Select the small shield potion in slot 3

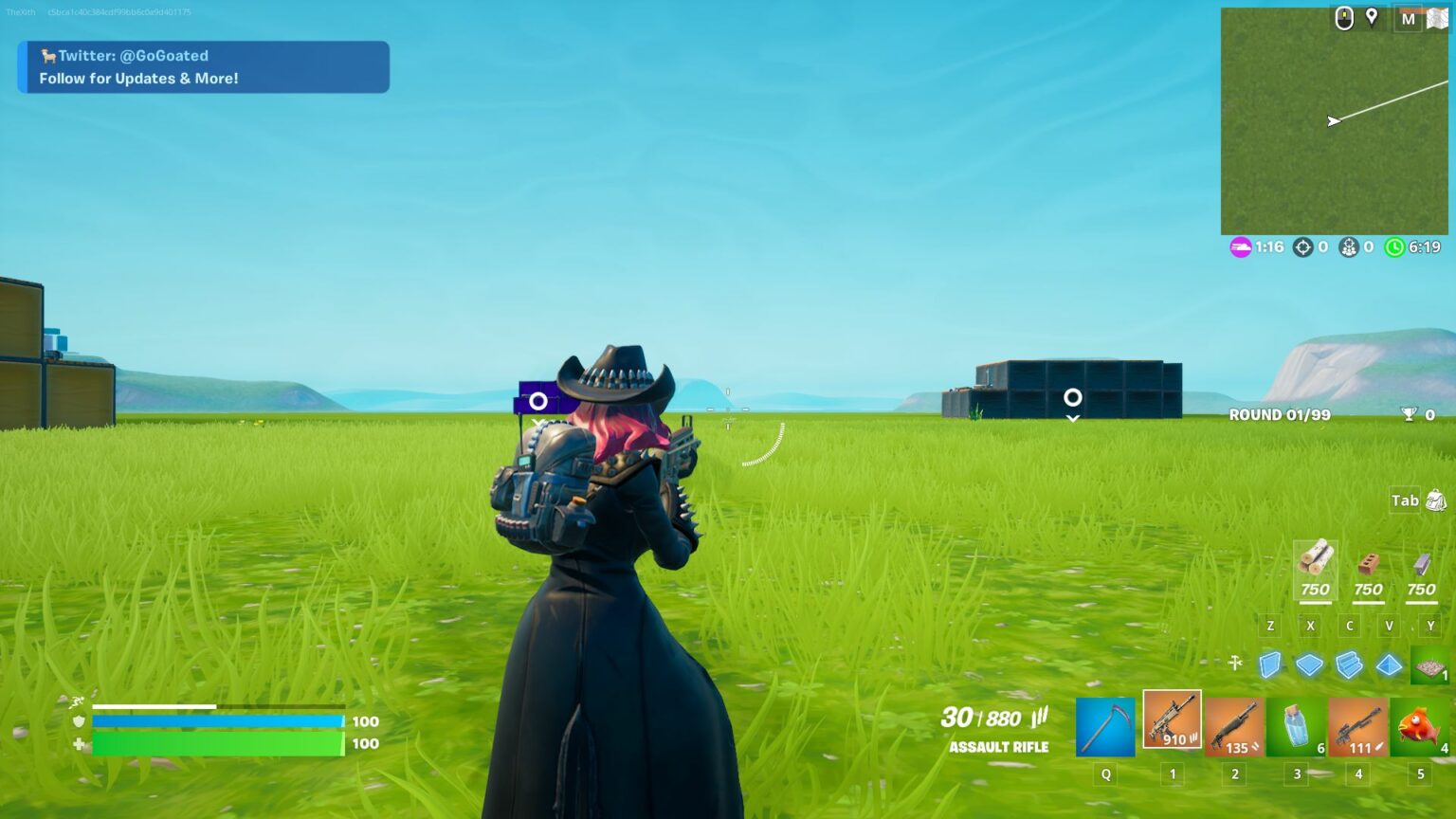(x=1296, y=725)
